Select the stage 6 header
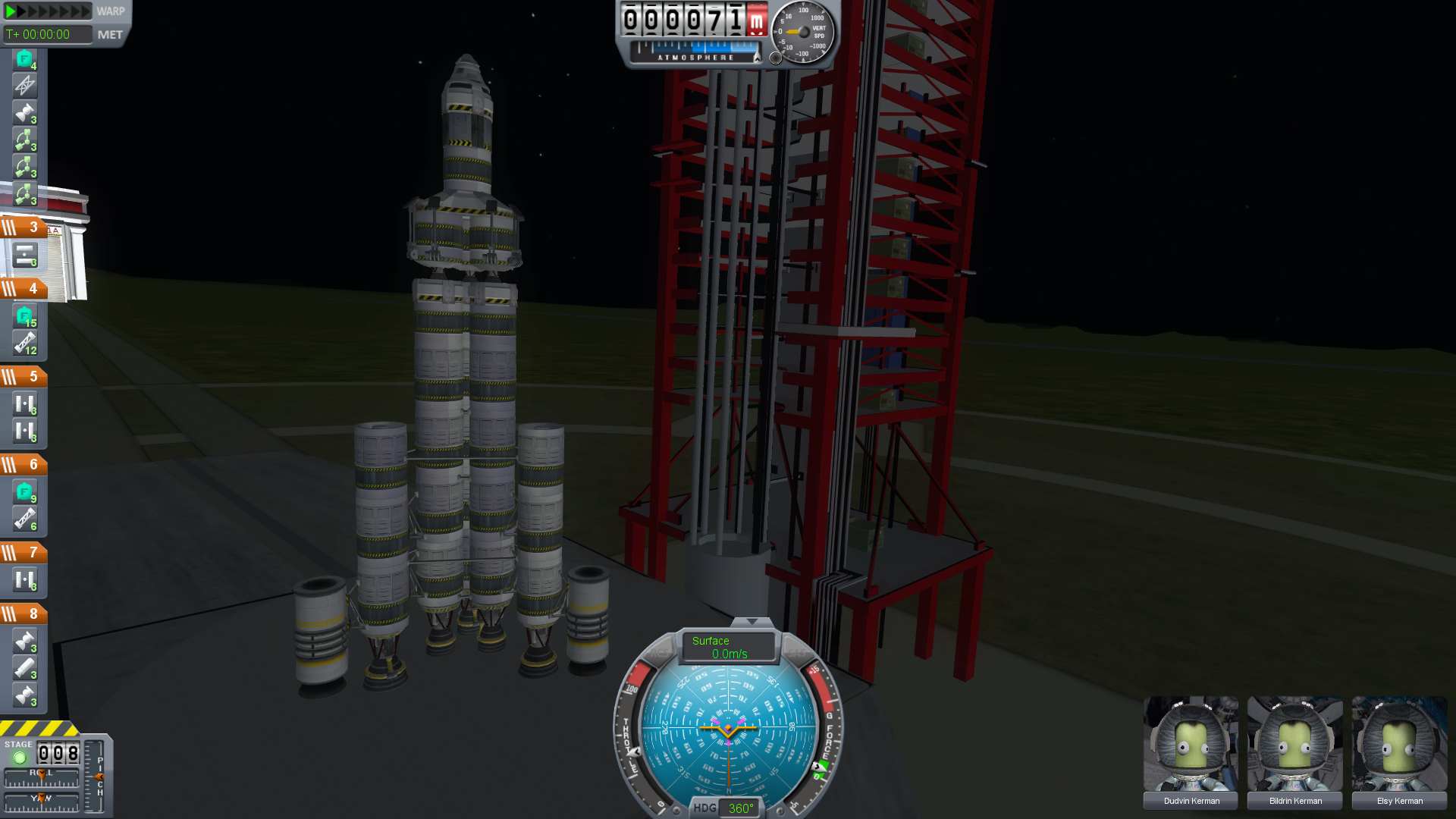This screenshot has width=1456, height=819. [24, 465]
